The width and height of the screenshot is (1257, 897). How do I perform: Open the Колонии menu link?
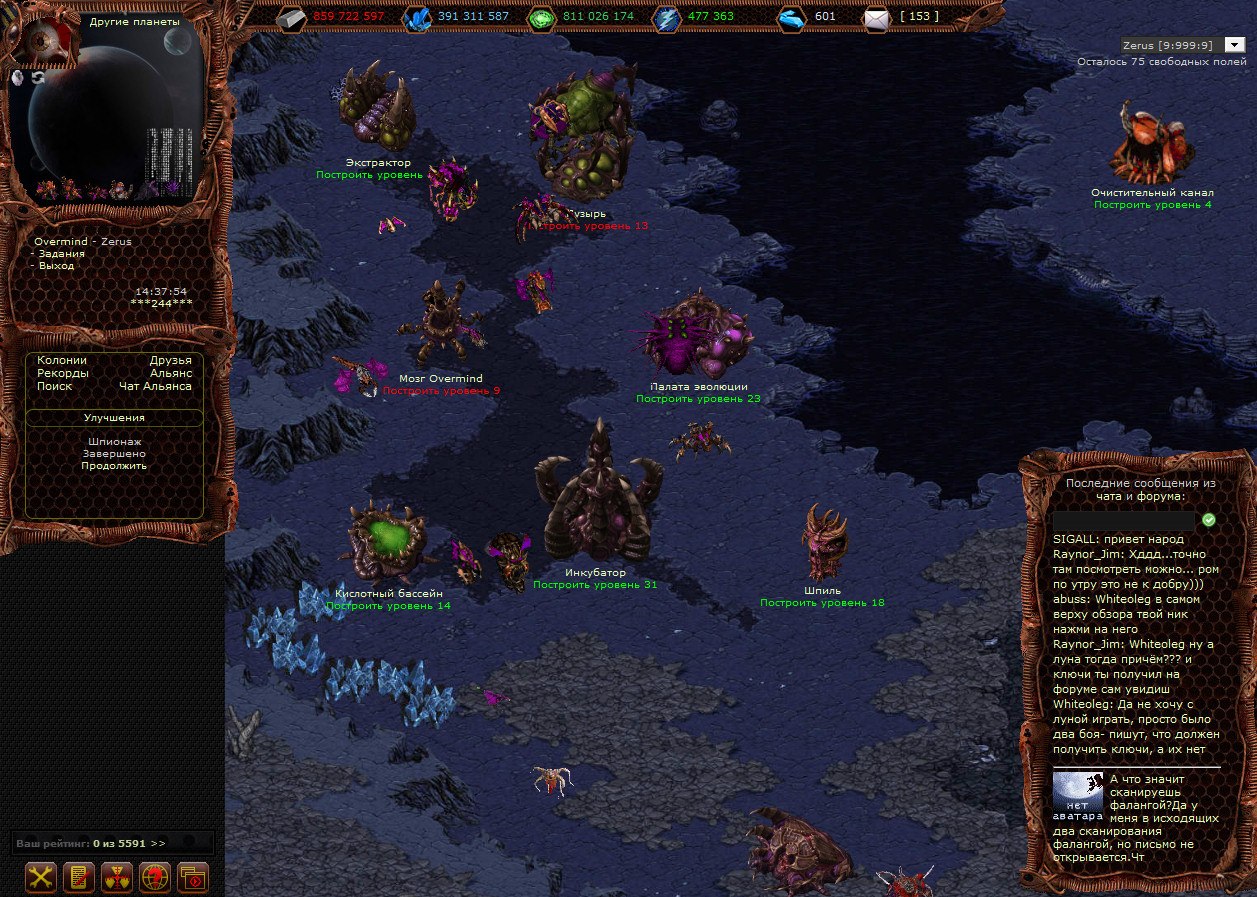[x=62, y=360]
